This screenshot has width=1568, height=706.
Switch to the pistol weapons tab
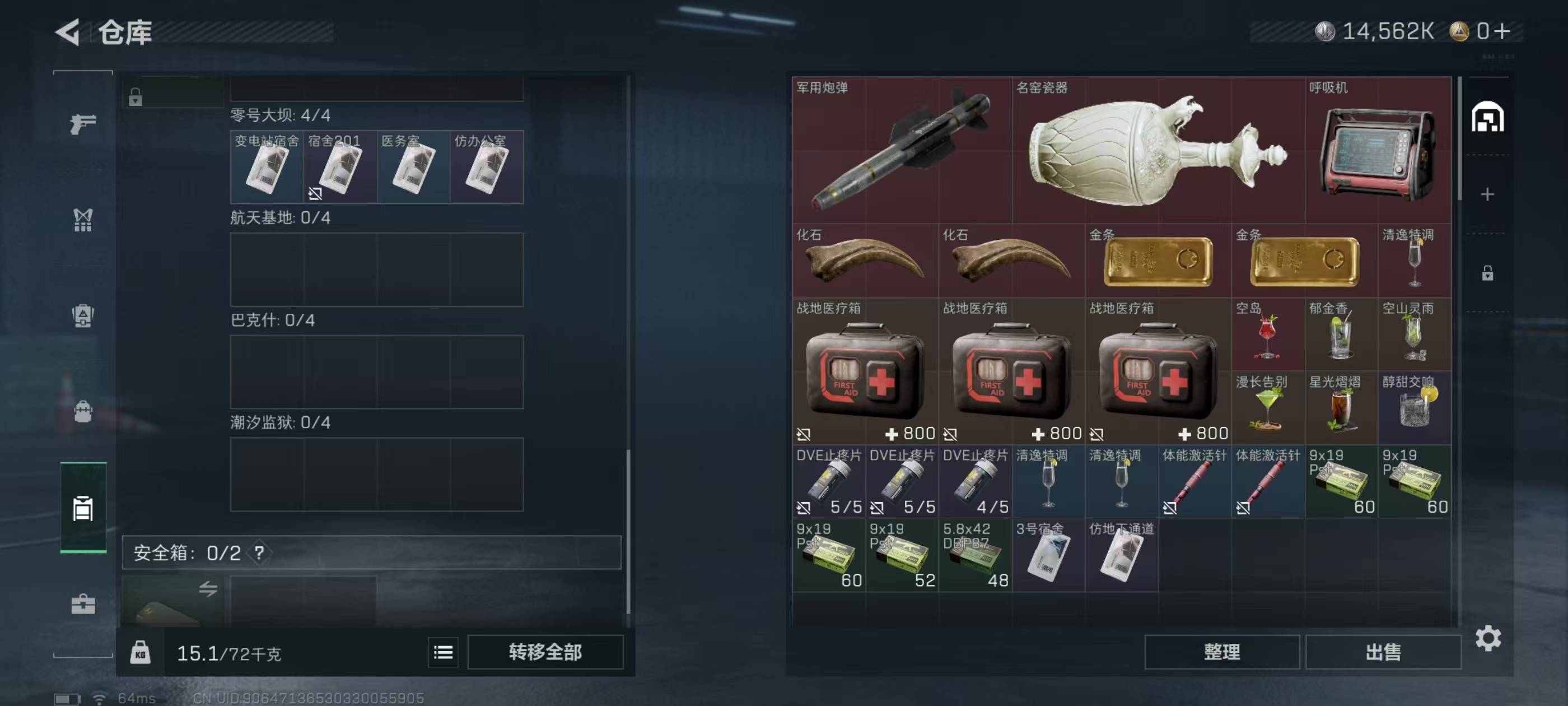83,124
